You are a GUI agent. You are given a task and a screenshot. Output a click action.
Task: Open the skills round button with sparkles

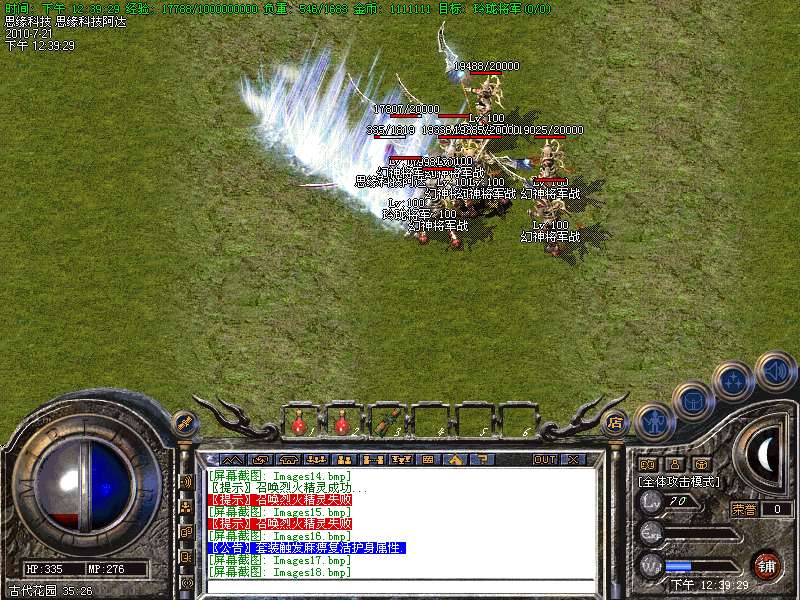[x=734, y=381]
